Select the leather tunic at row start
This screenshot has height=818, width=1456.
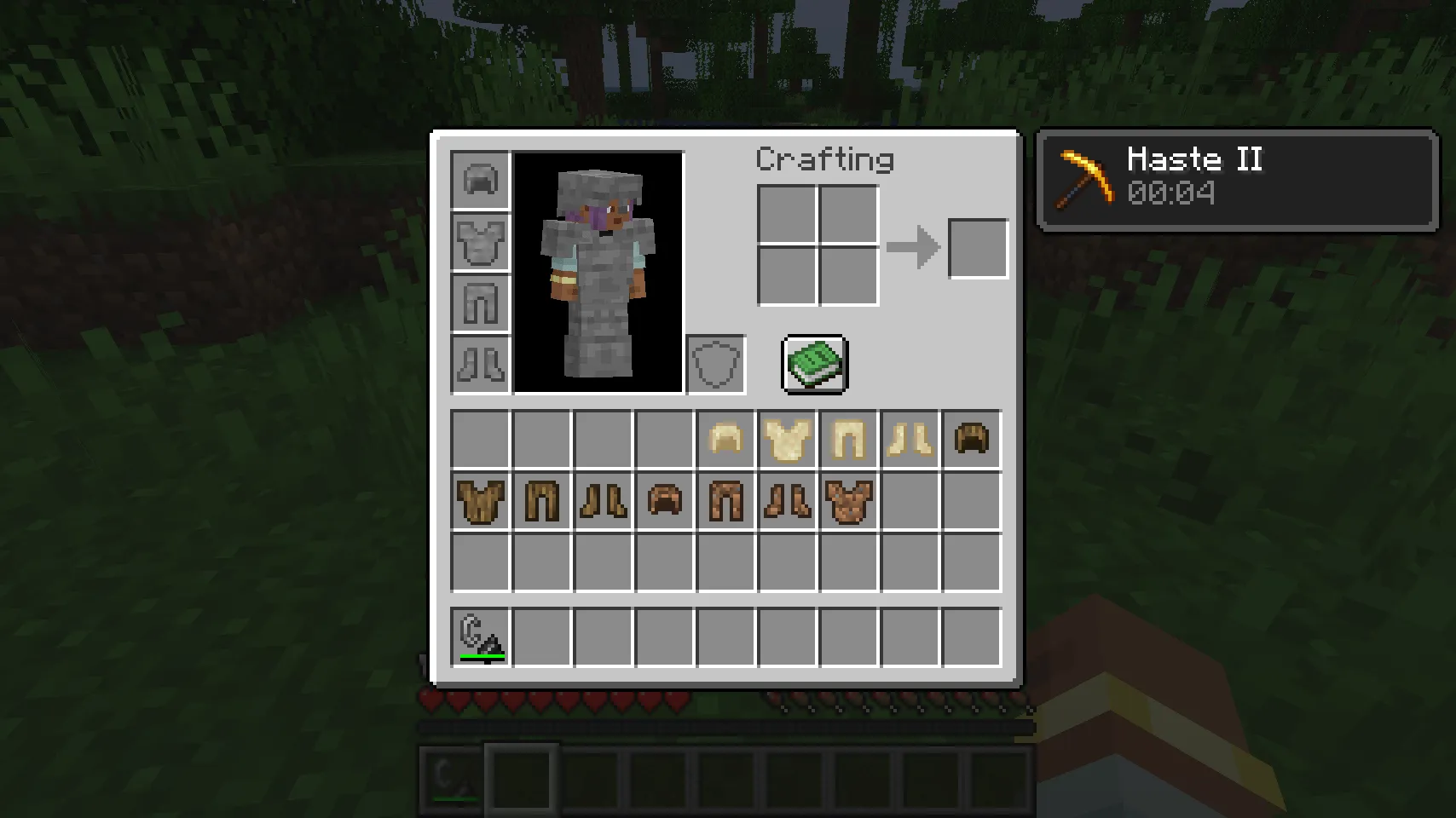coord(480,500)
